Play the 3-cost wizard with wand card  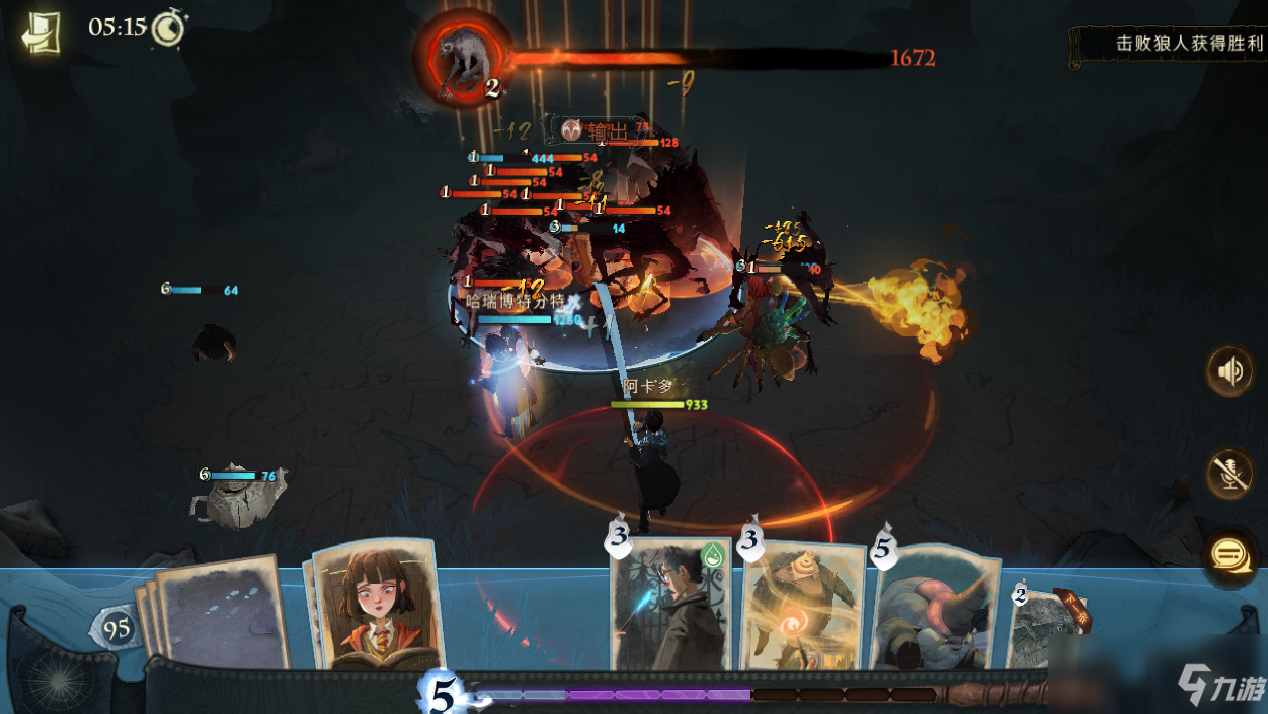click(x=671, y=604)
